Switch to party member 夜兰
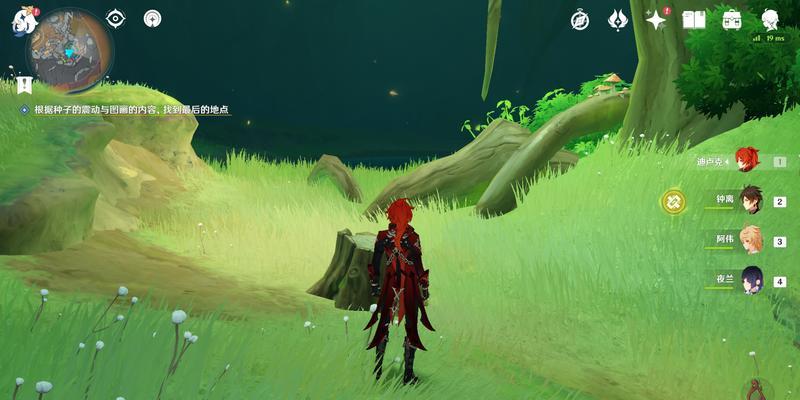The width and height of the screenshot is (800, 400). coord(749,281)
